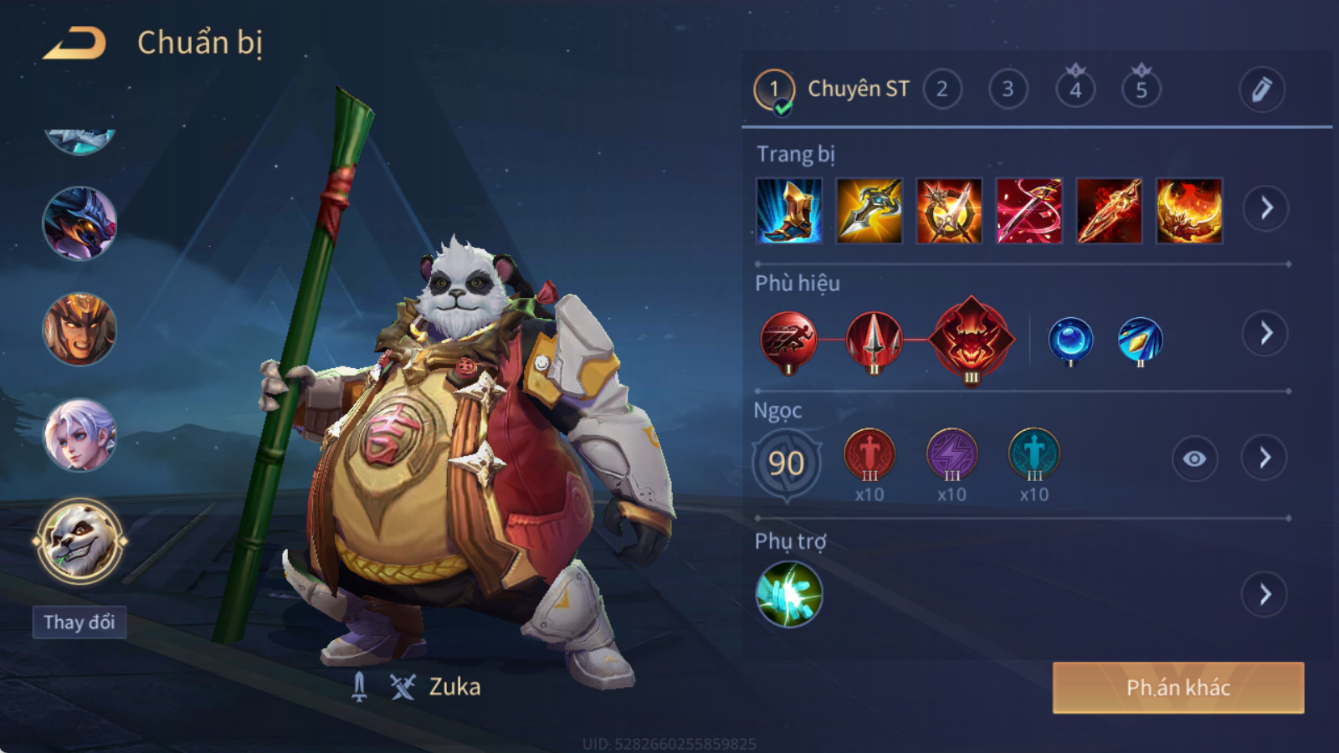This screenshot has height=753, width=1339.
Task: Expand the Phù hiệu badge section arrow
Action: click(1266, 334)
